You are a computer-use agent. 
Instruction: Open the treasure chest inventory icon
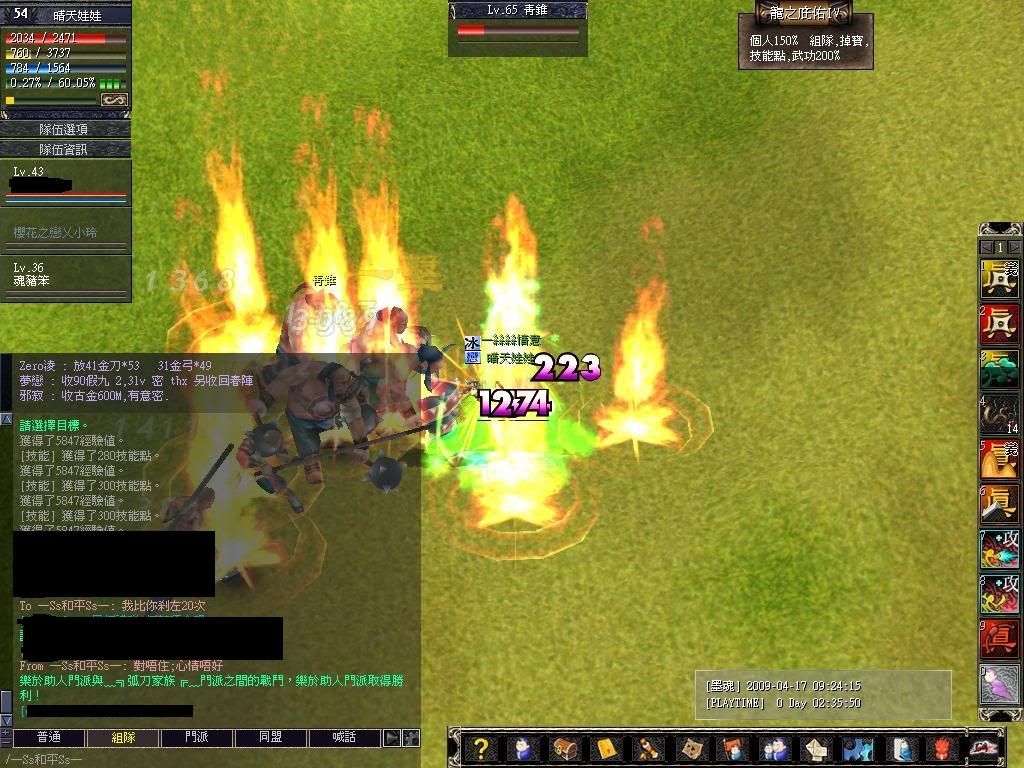pos(565,748)
